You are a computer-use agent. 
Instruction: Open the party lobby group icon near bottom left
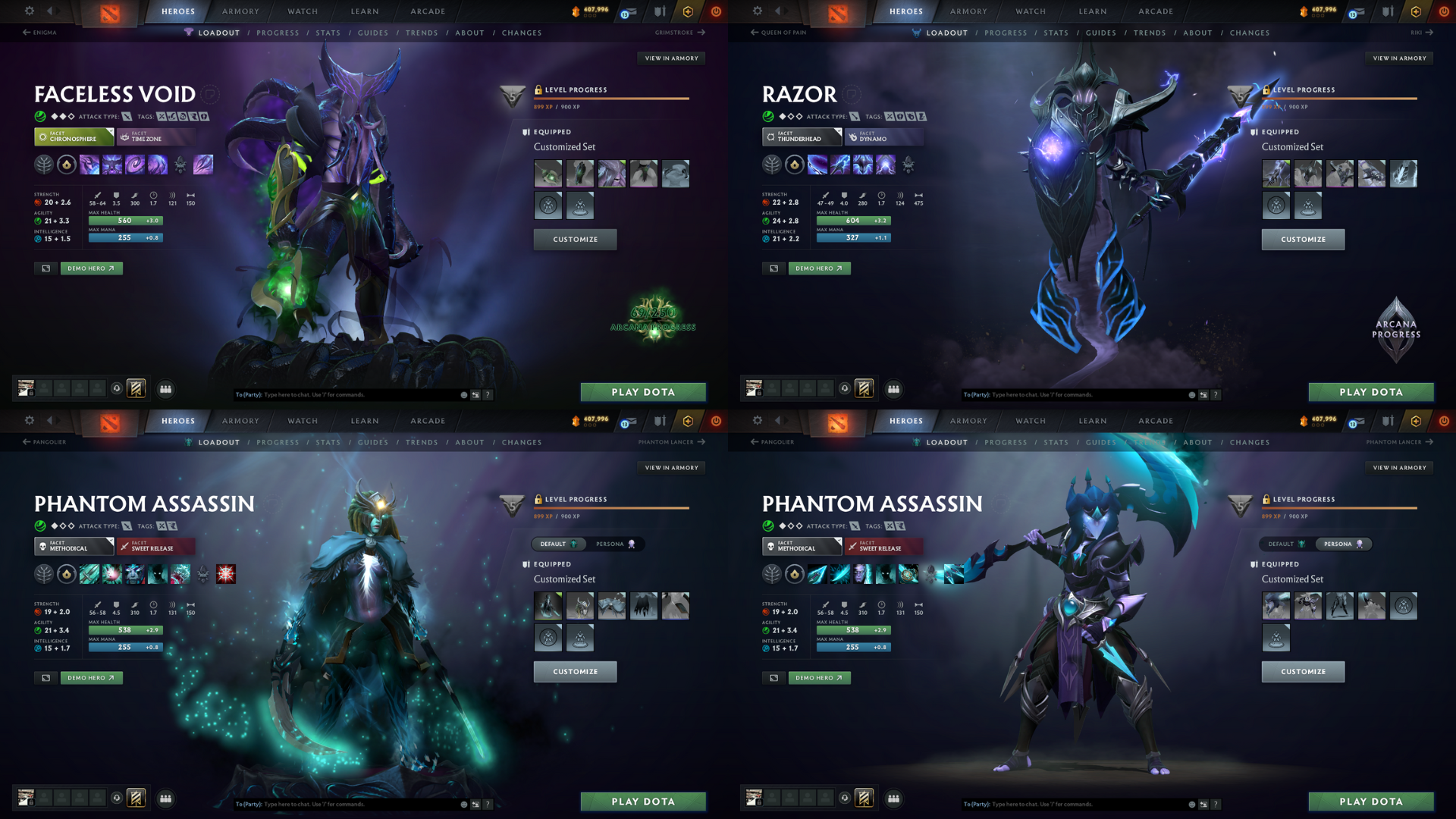pyautogui.click(x=165, y=389)
